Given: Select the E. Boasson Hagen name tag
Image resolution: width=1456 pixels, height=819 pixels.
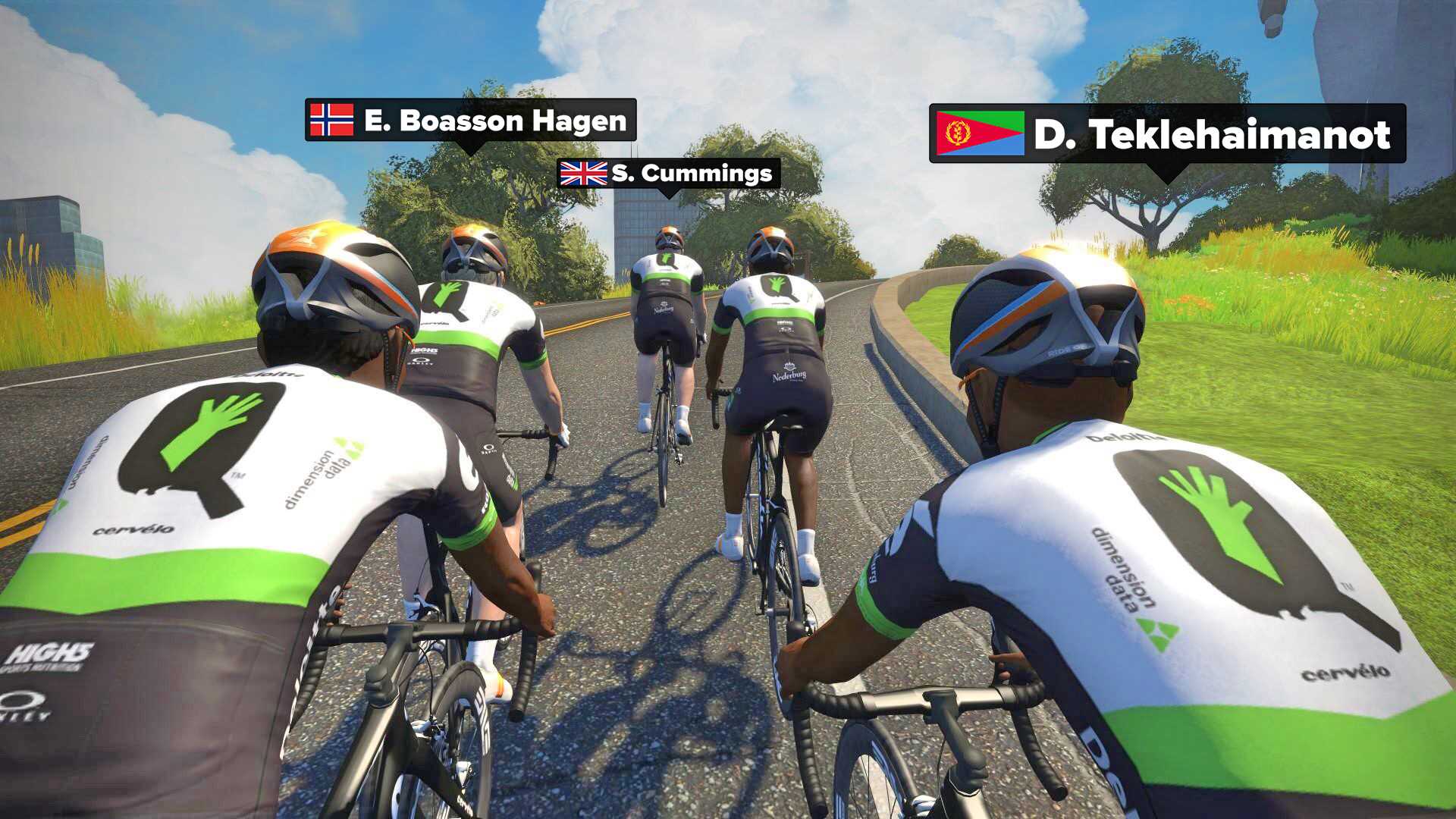Looking at the screenshot, I should pyautogui.click(x=470, y=121).
